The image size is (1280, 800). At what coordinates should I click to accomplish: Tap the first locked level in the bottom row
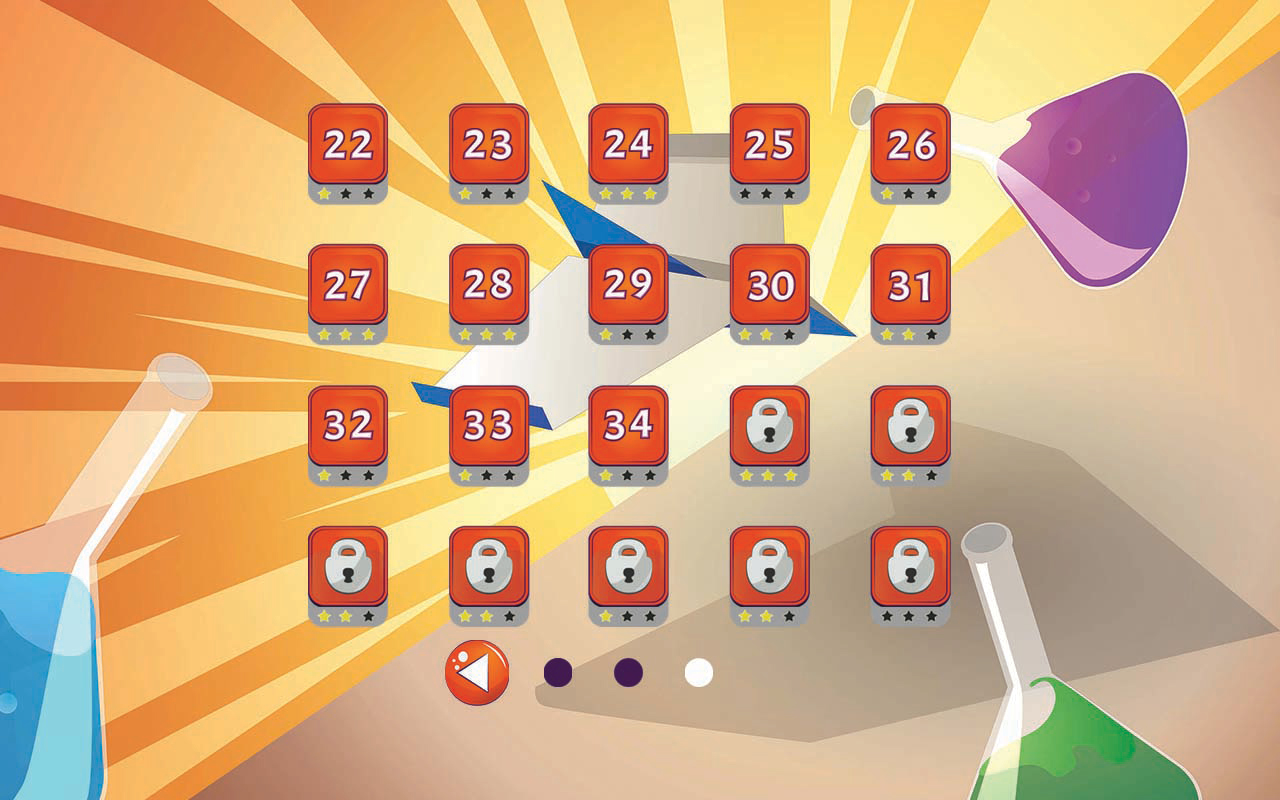[346, 569]
